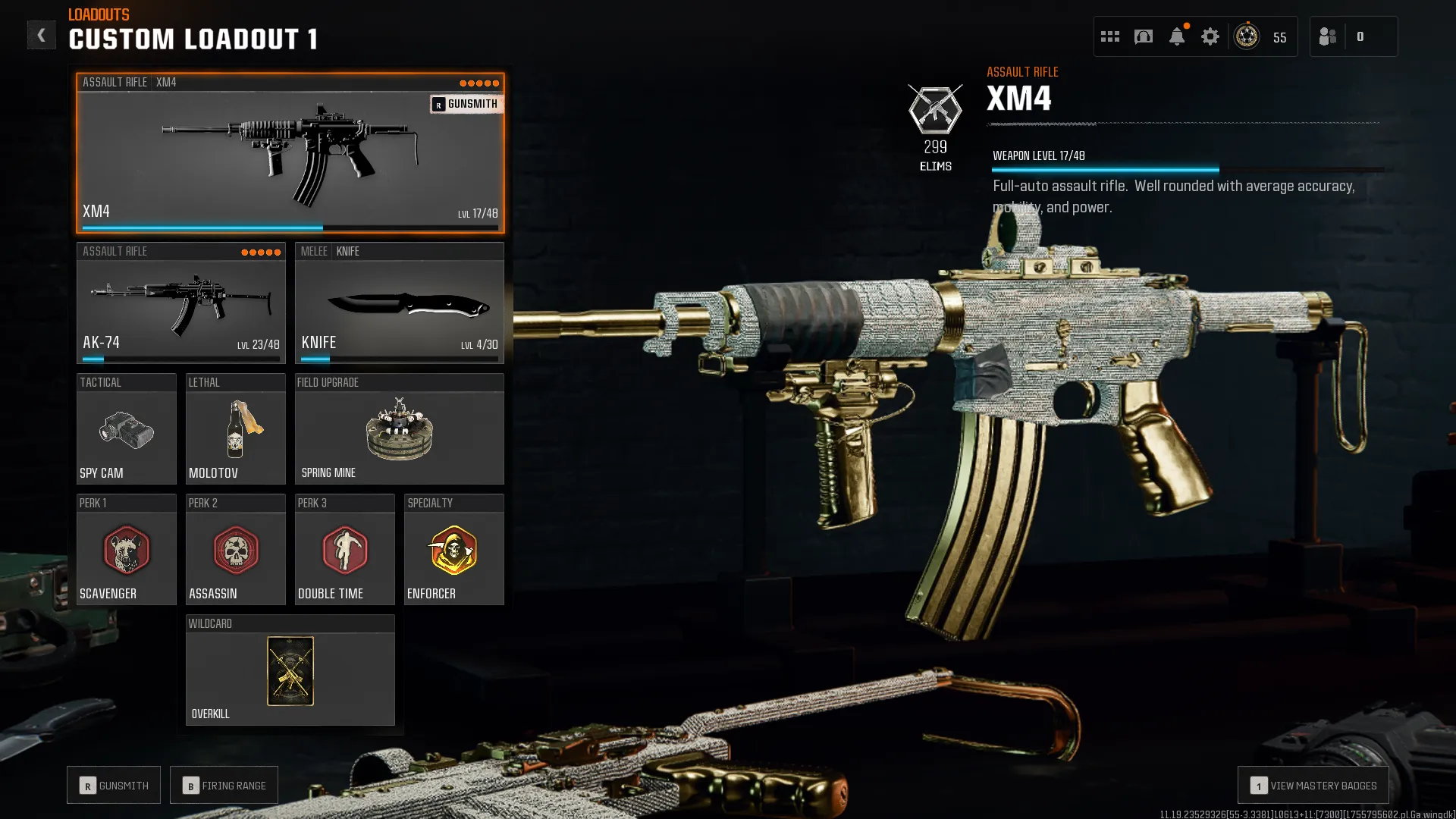The image size is (1456, 819).
Task: Select the AK-74 weapon slot
Action: pos(180,303)
